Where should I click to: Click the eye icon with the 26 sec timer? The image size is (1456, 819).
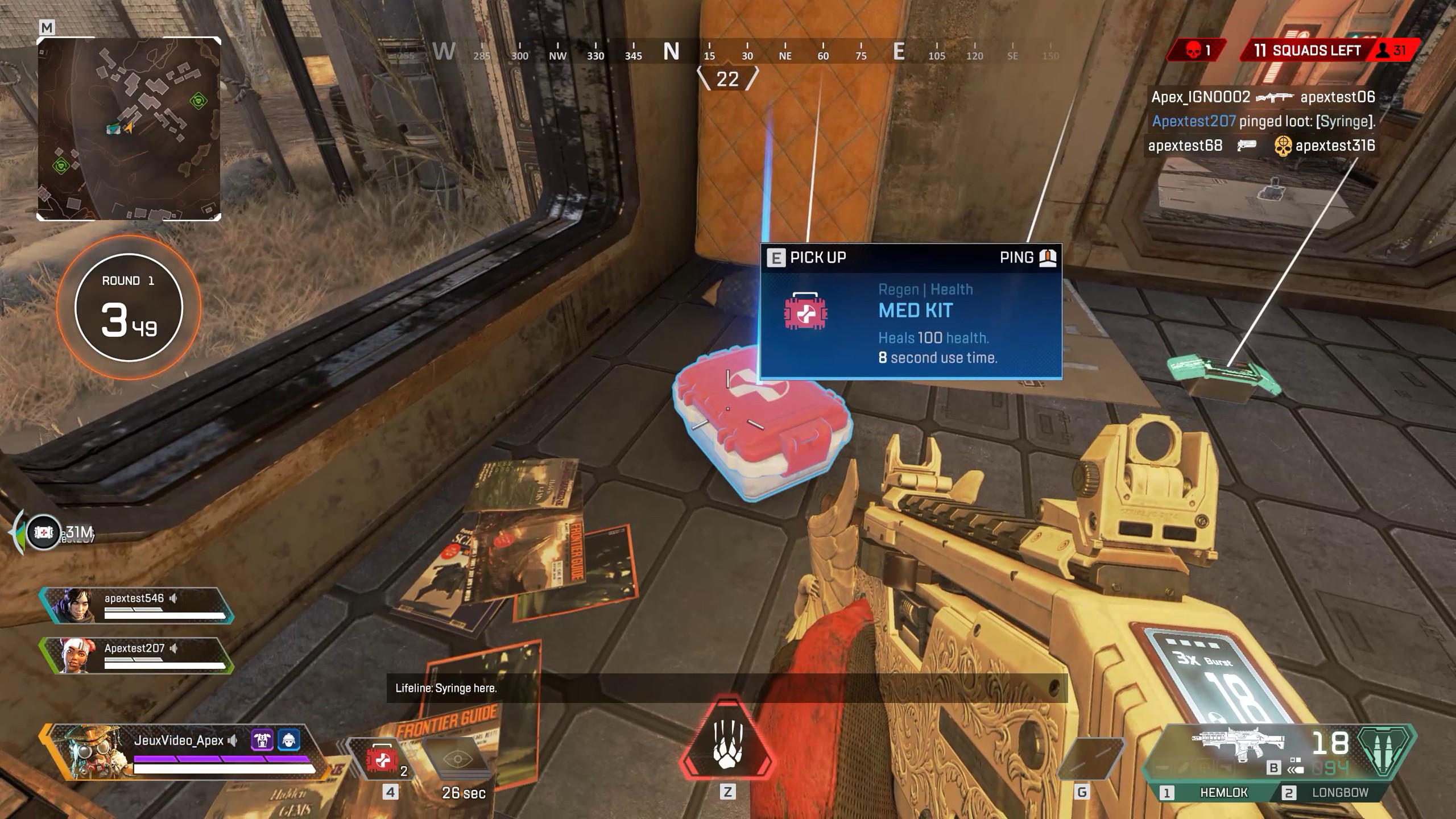click(457, 759)
